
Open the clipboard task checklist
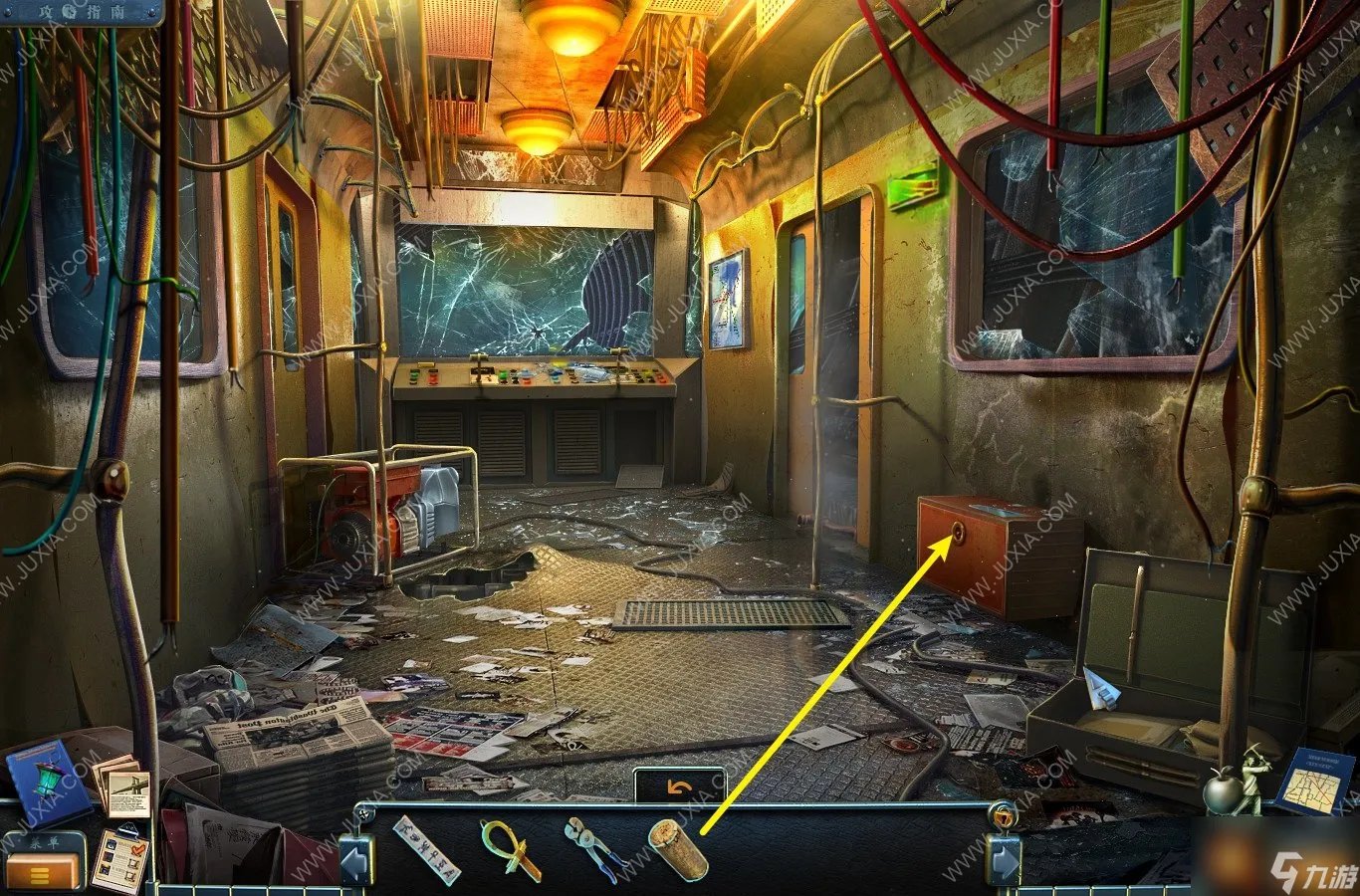pyautogui.click(x=119, y=858)
